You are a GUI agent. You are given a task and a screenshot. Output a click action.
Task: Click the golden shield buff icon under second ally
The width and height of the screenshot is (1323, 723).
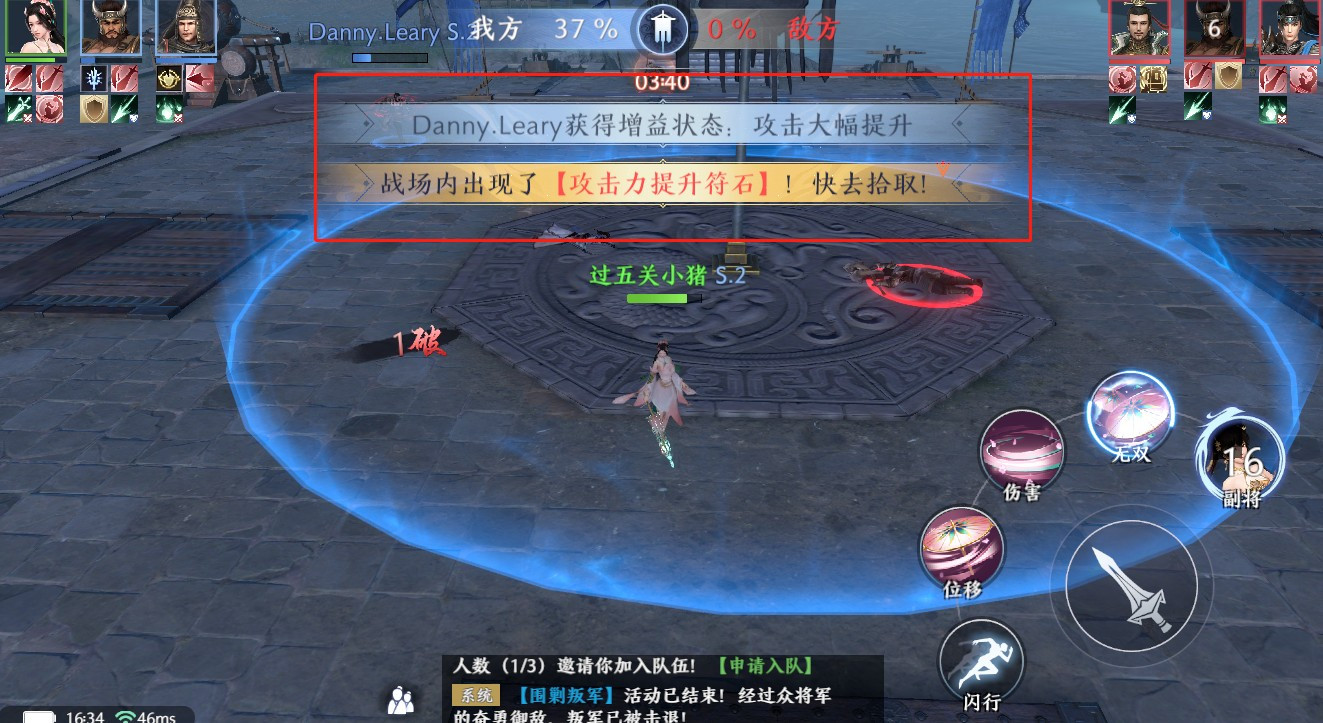pyautogui.click(x=94, y=110)
